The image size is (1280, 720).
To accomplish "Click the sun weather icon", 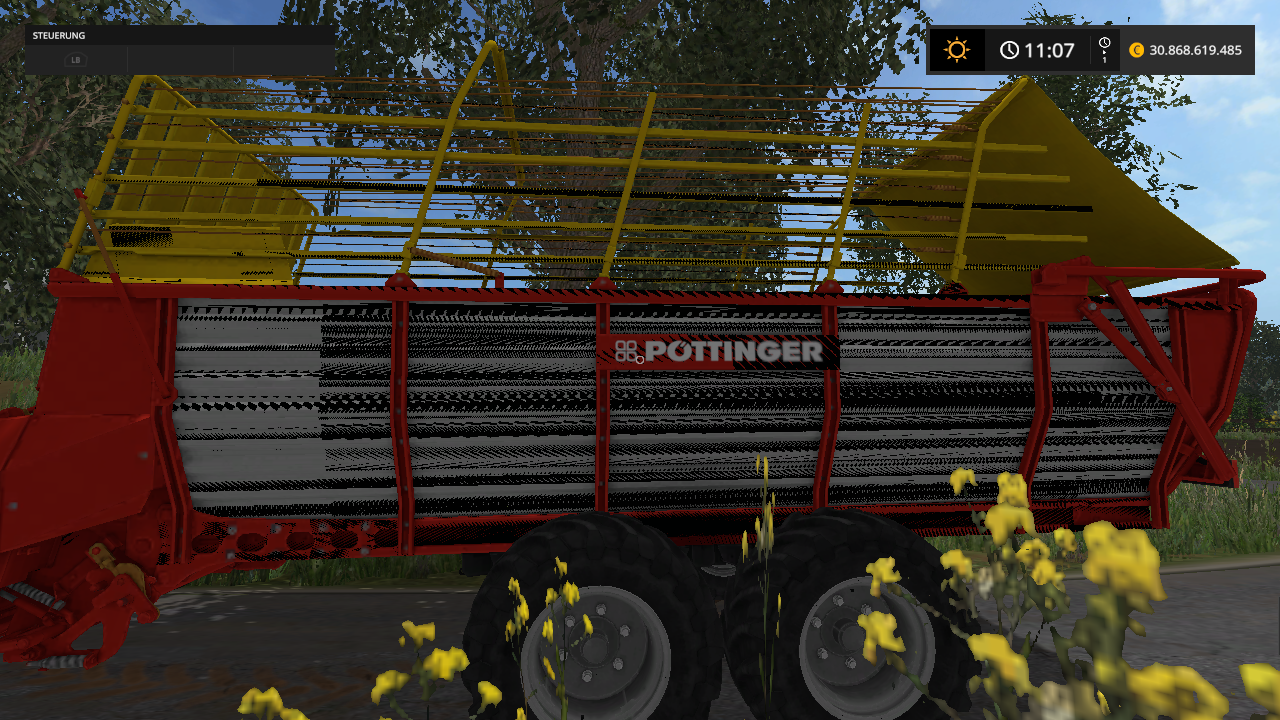I will pos(957,50).
